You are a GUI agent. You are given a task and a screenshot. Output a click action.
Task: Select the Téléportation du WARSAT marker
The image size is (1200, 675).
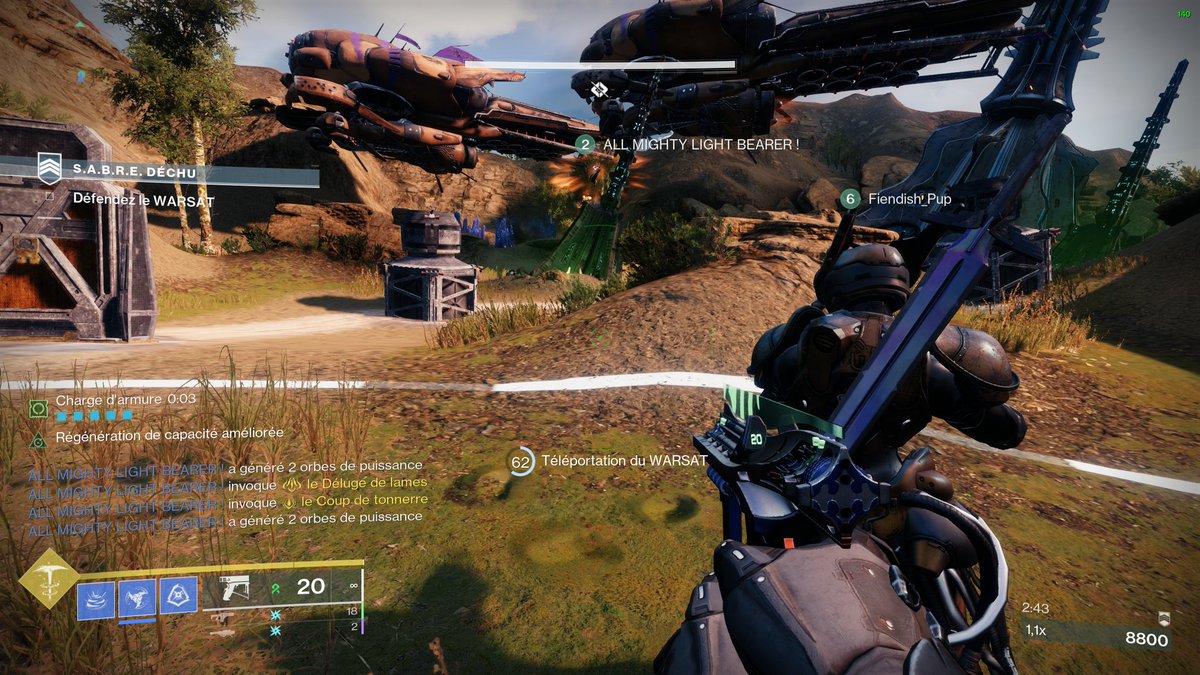pos(522,461)
